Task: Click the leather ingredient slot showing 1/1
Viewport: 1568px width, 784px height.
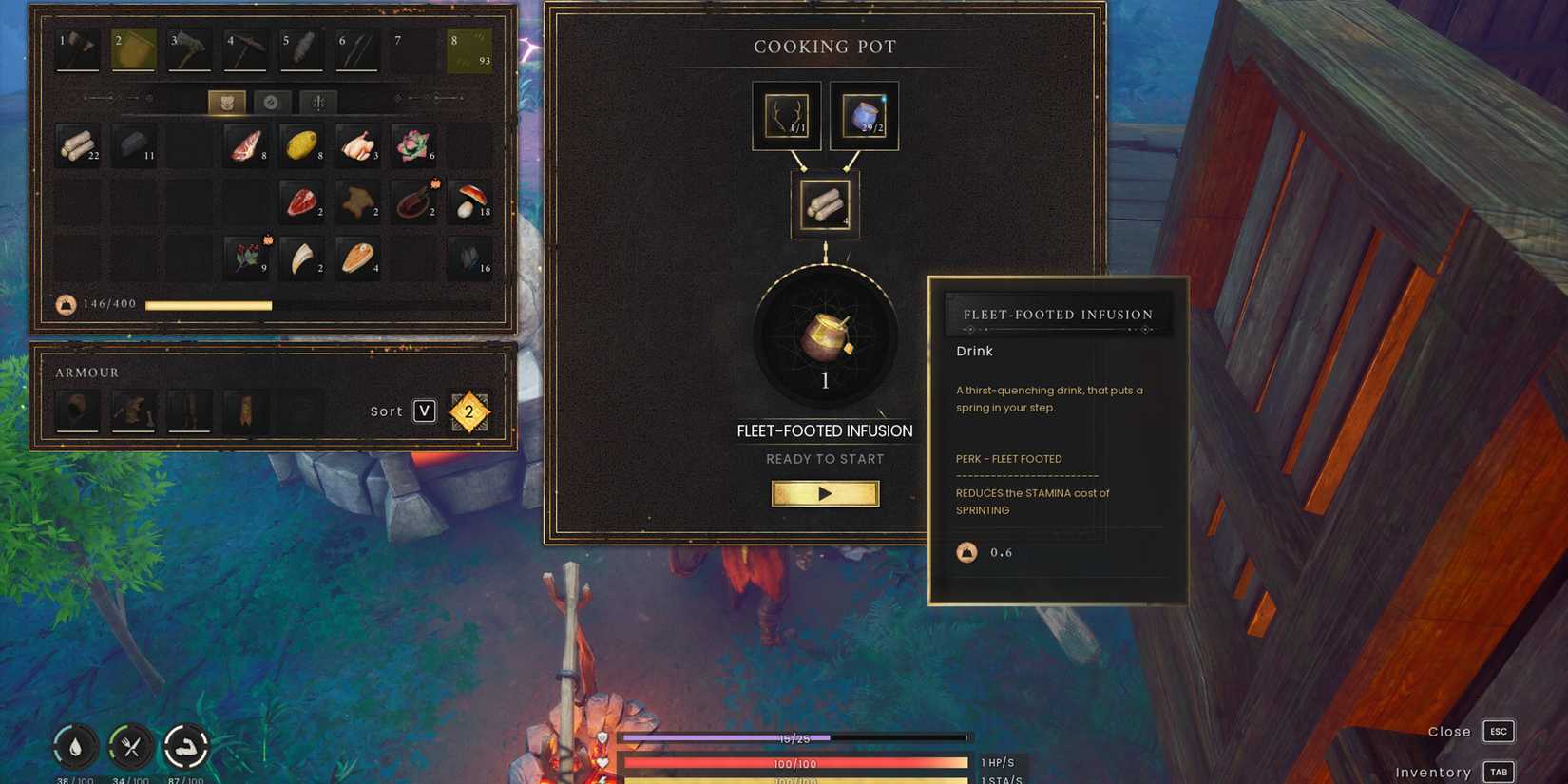Action: (786, 114)
